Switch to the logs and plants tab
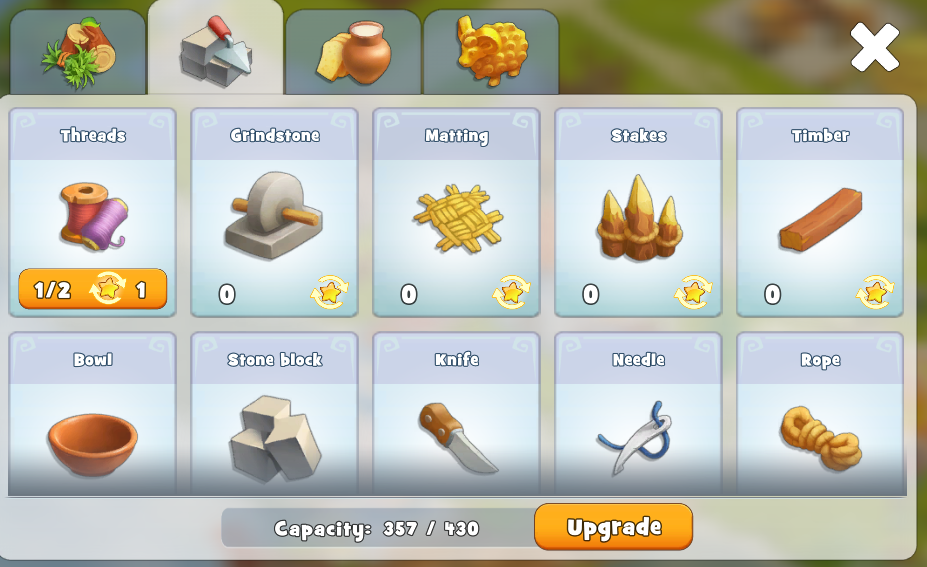Image resolution: width=927 pixels, height=567 pixels. tap(77, 53)
